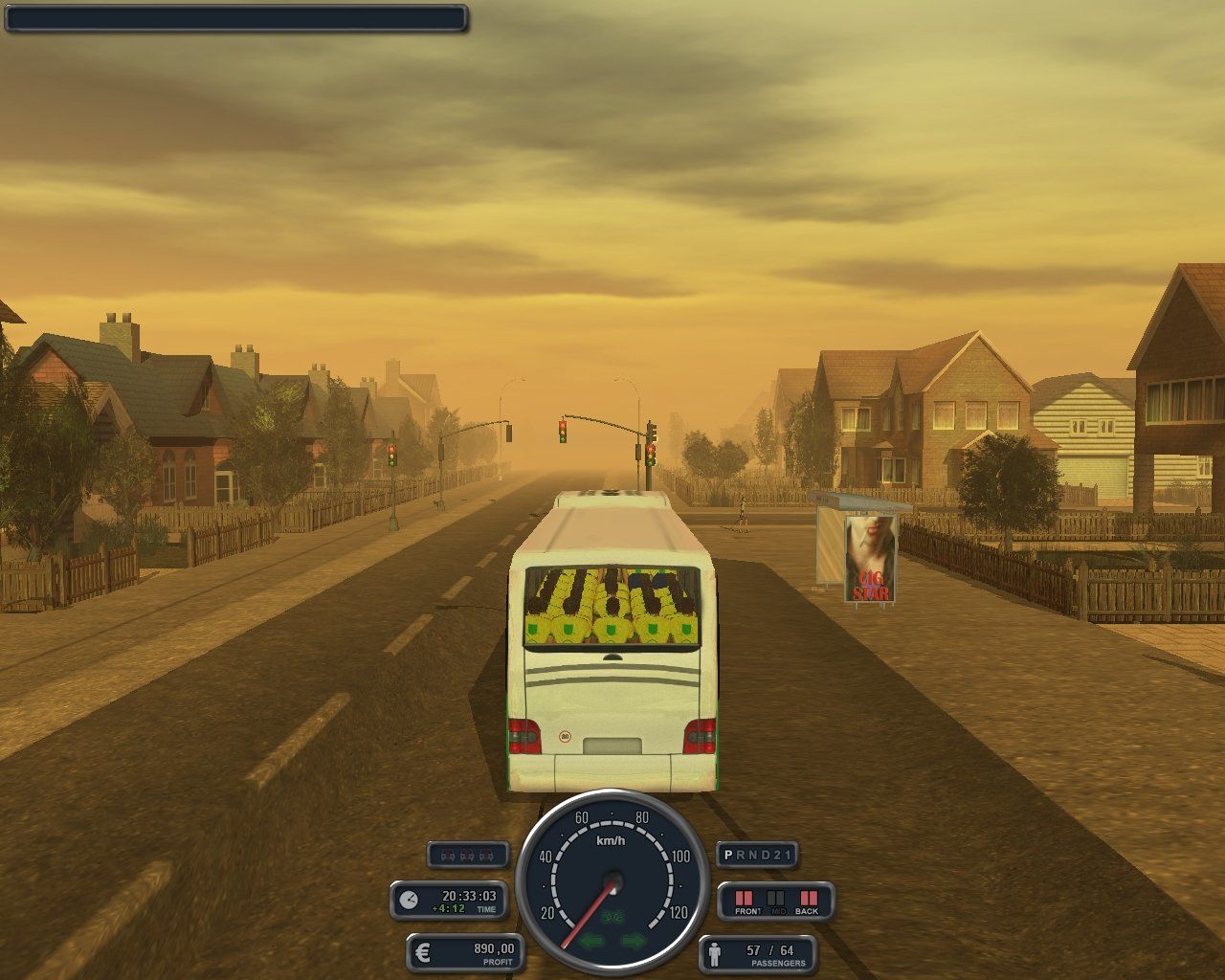Activate the right green turn signal arrow
Viewport: 1225px width, 980px height.
634,941
